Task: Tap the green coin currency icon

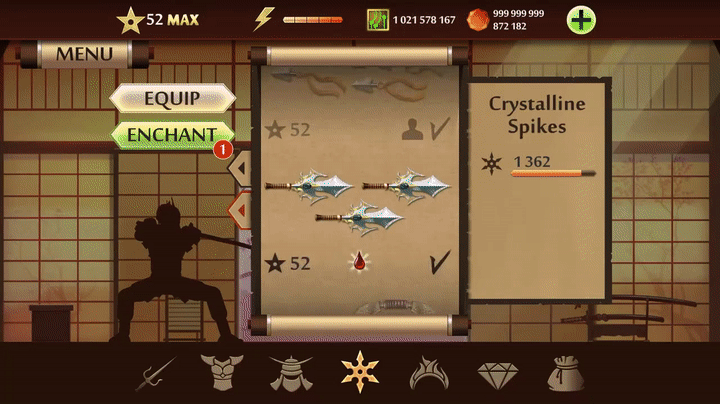Action: pos(376,19)
